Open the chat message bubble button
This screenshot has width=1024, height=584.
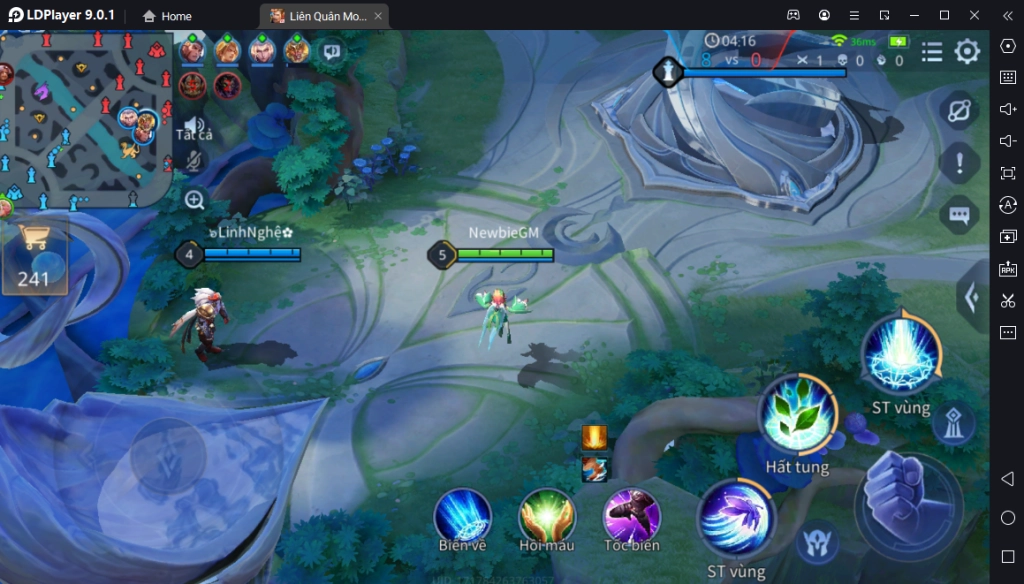click(x=958, y=215)
